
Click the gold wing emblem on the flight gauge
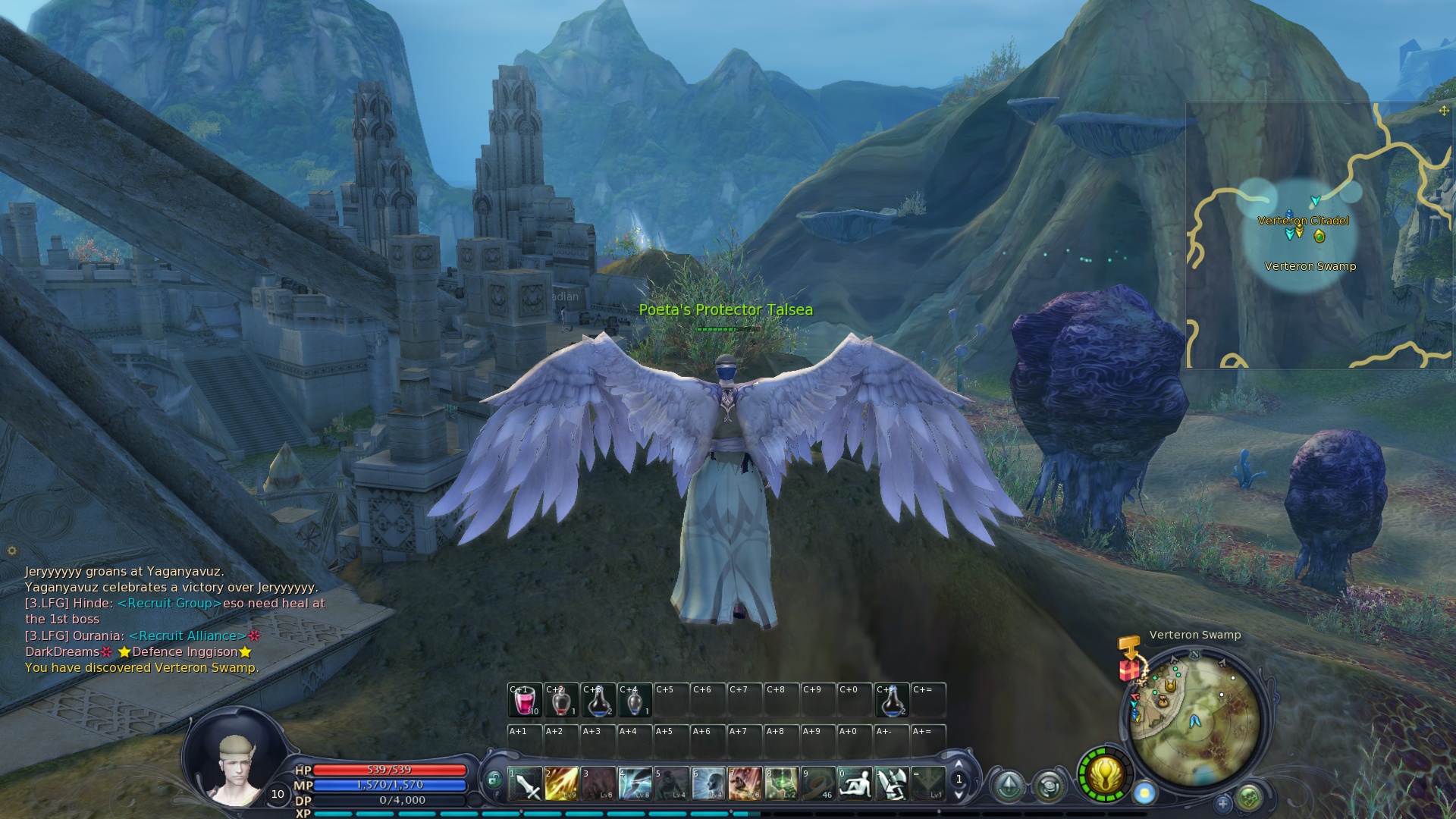click(1105, 775)
